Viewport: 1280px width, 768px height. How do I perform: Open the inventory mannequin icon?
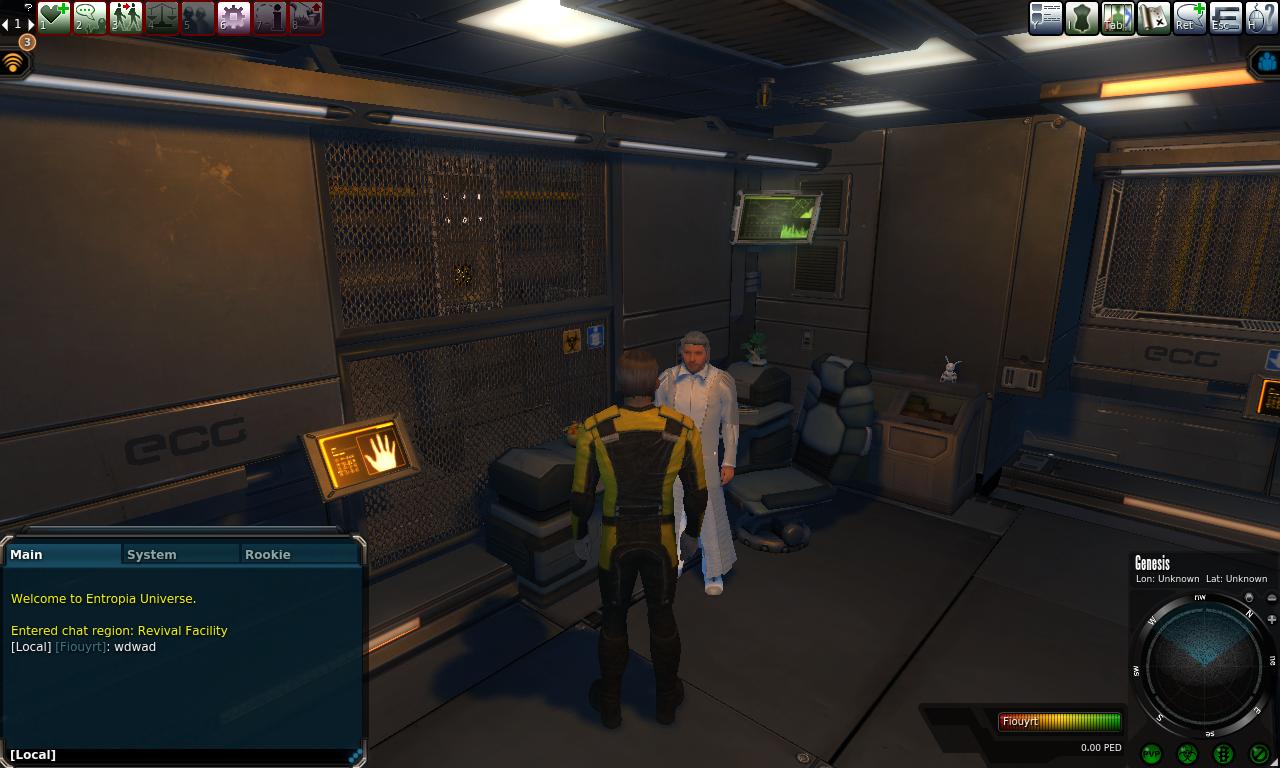(1081, 18)
